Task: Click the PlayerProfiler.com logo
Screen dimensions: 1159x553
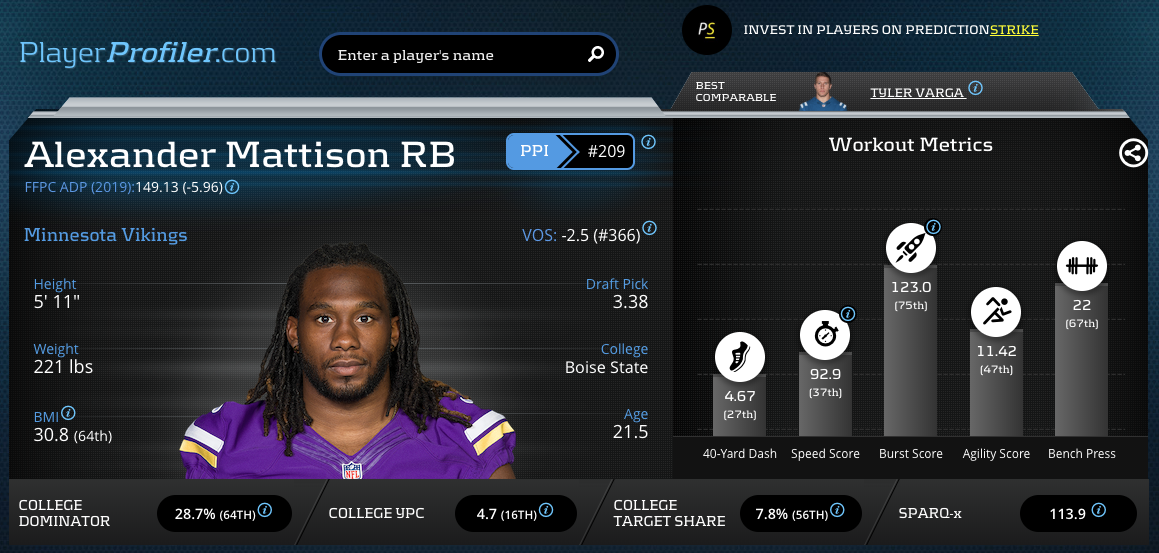Action: (148, 52)
